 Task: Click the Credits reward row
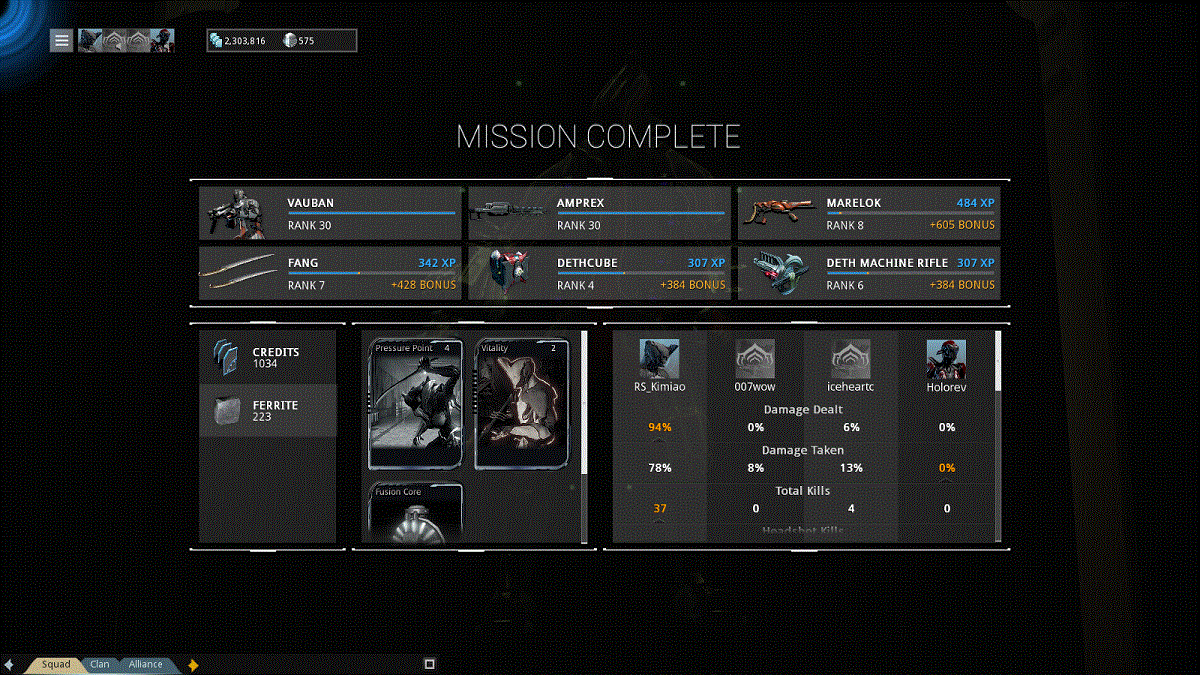tap(267, 358)
